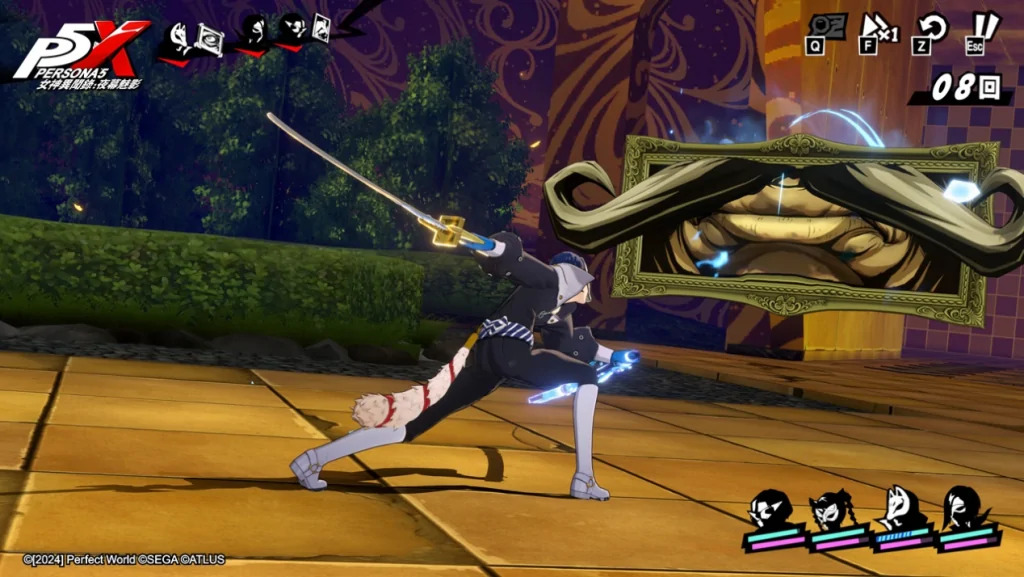Click the circular arrow auto-repeat icon

tap(933, 27)
